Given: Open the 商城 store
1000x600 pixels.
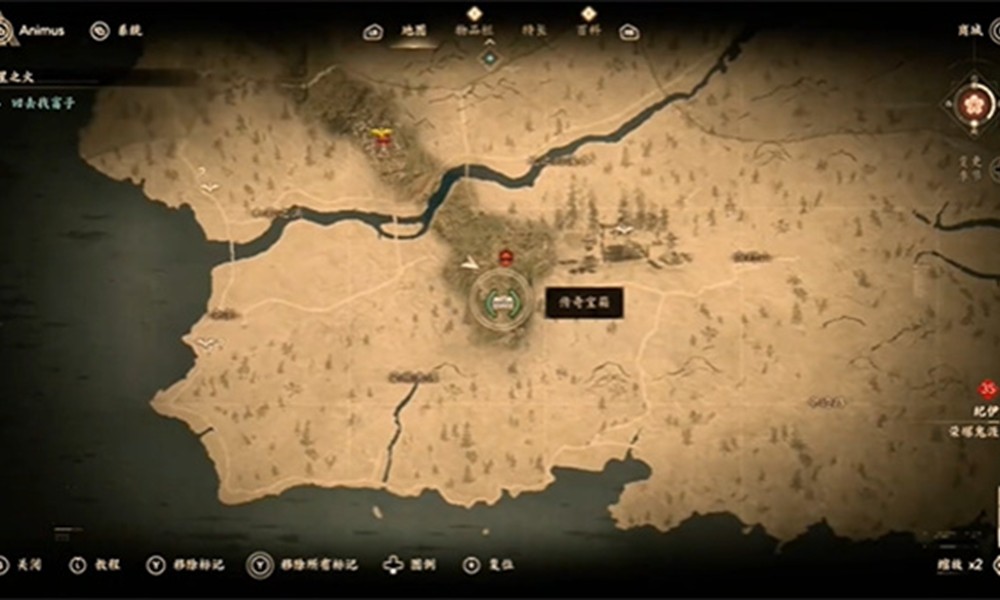Looking at the screenshot, I should (x=970, y=31).
